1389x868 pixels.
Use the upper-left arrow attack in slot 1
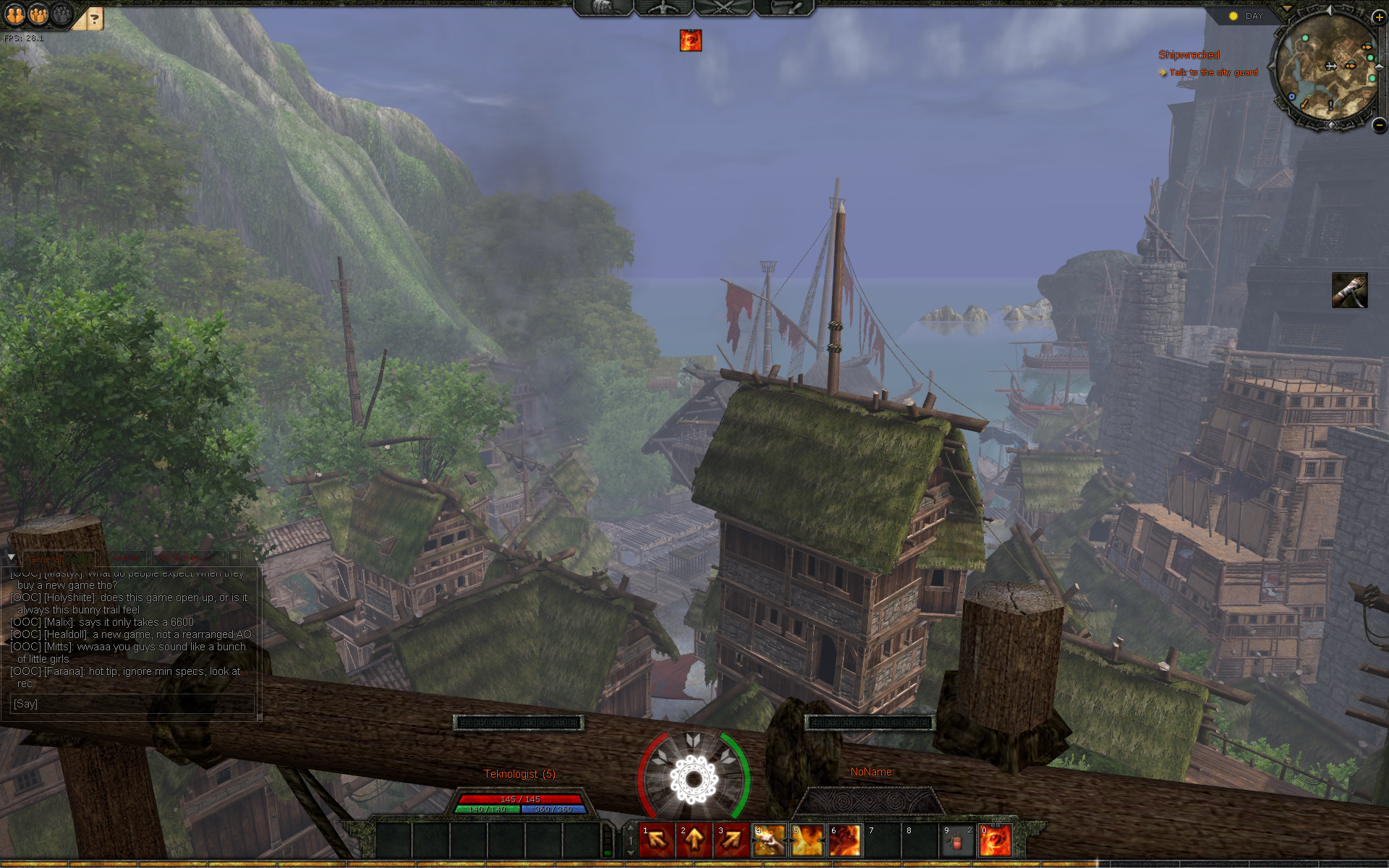657,840
